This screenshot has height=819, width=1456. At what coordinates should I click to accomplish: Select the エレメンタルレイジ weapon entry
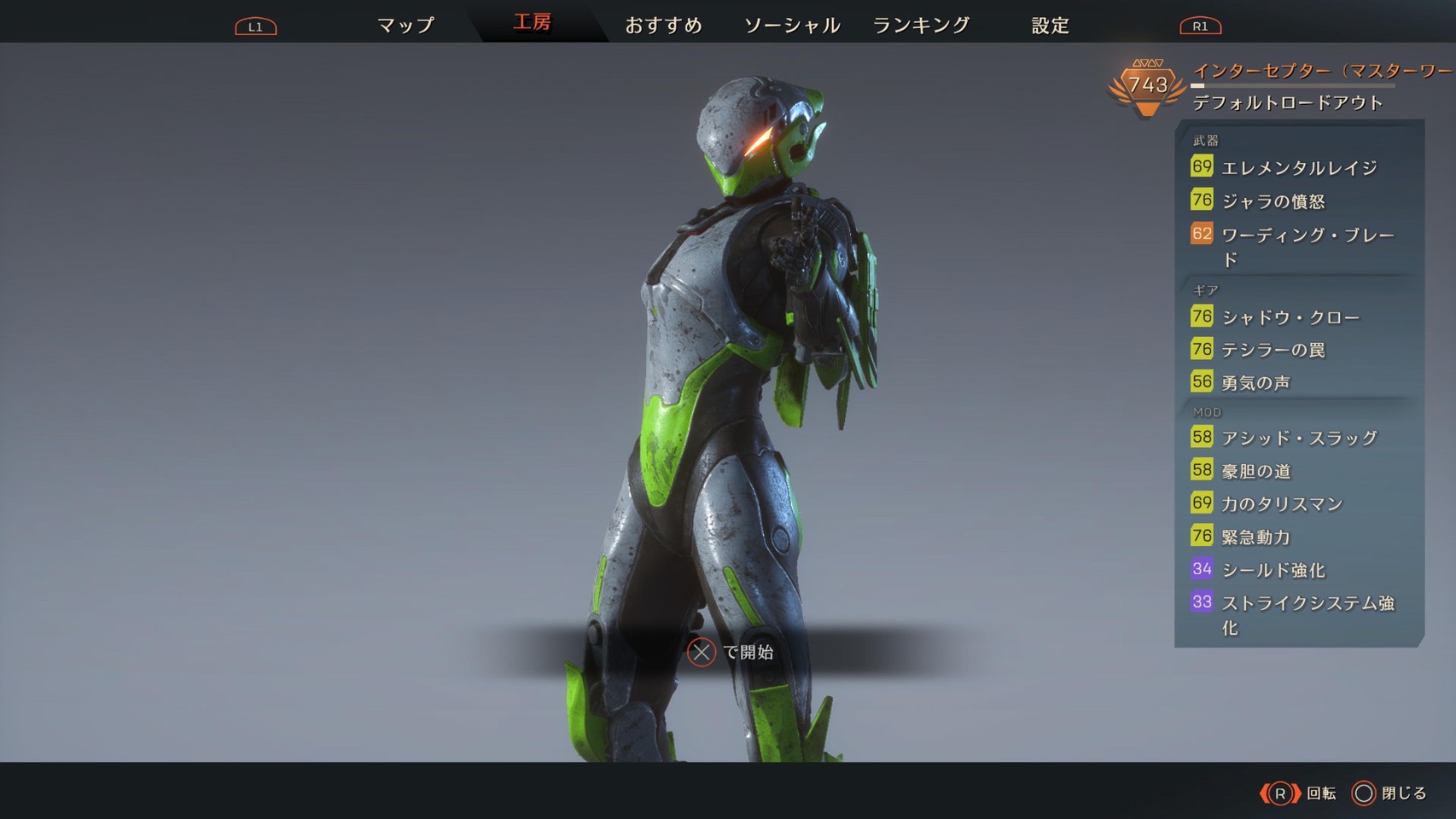click(x=1298, y=168)
